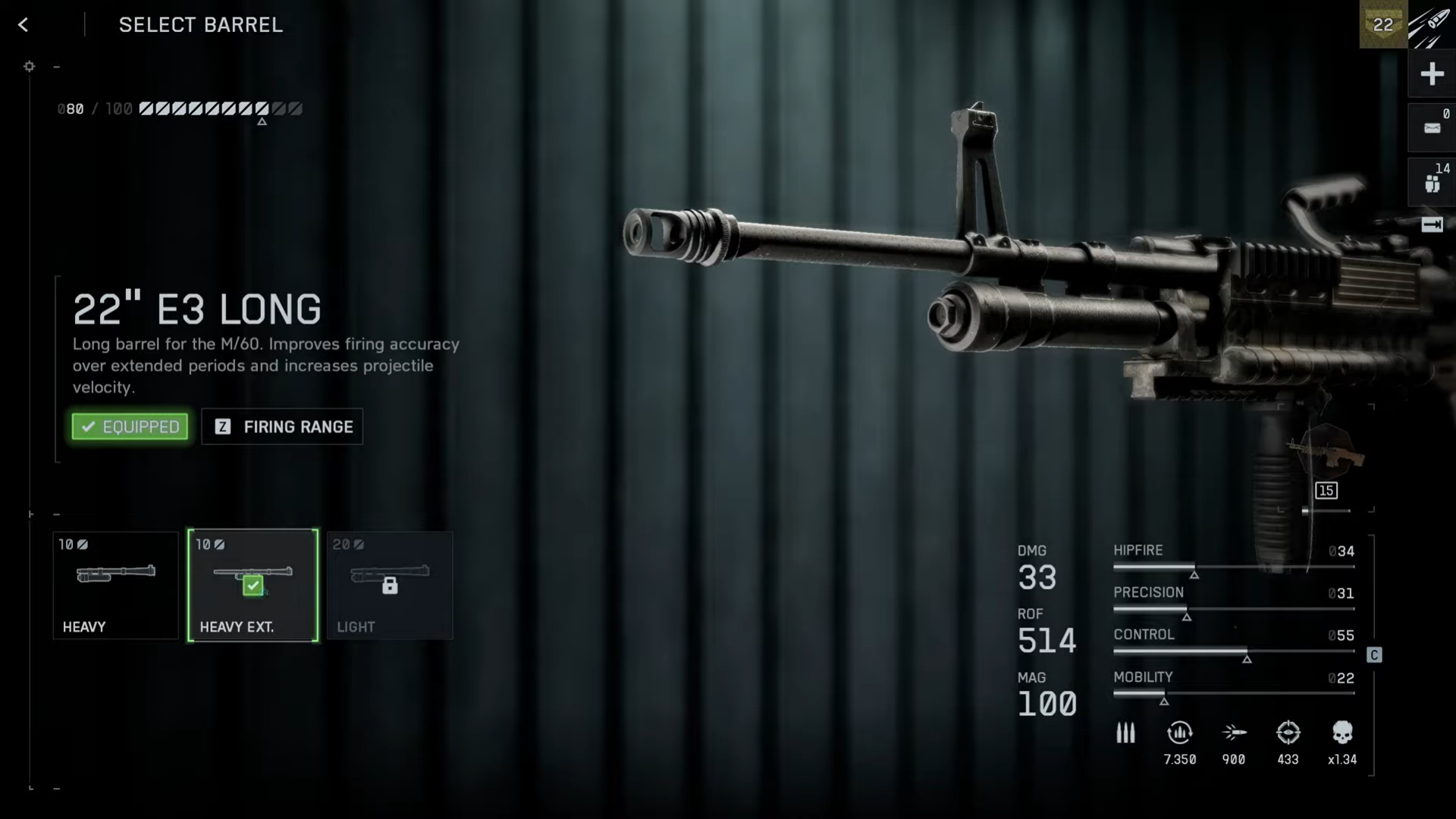This screenshot has width=1456, height=819.
Task: Collapse the weapon description section minus control
Action: pos(57,66)
